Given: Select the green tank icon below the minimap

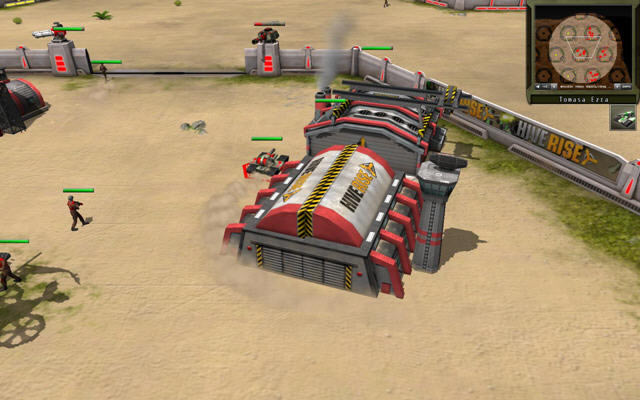Looking at the screenshot, I should click(x=623, y=118).
